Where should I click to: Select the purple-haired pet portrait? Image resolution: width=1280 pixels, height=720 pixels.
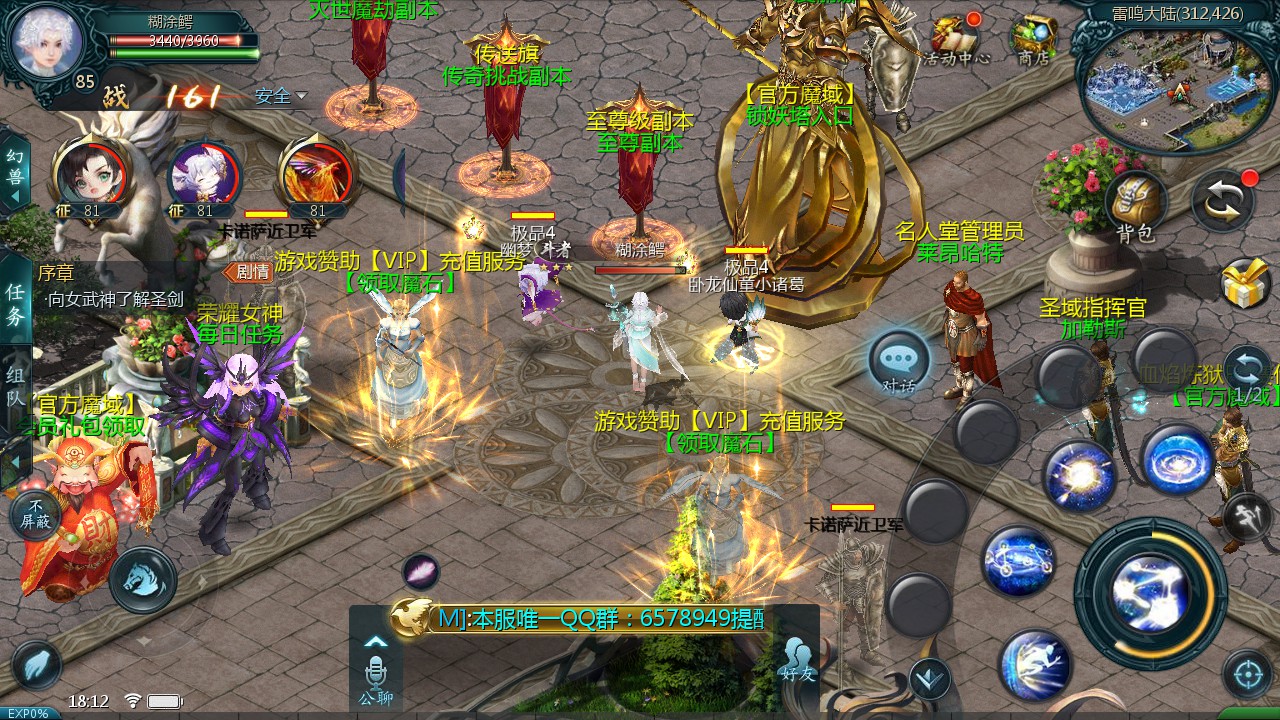point(203,174)
